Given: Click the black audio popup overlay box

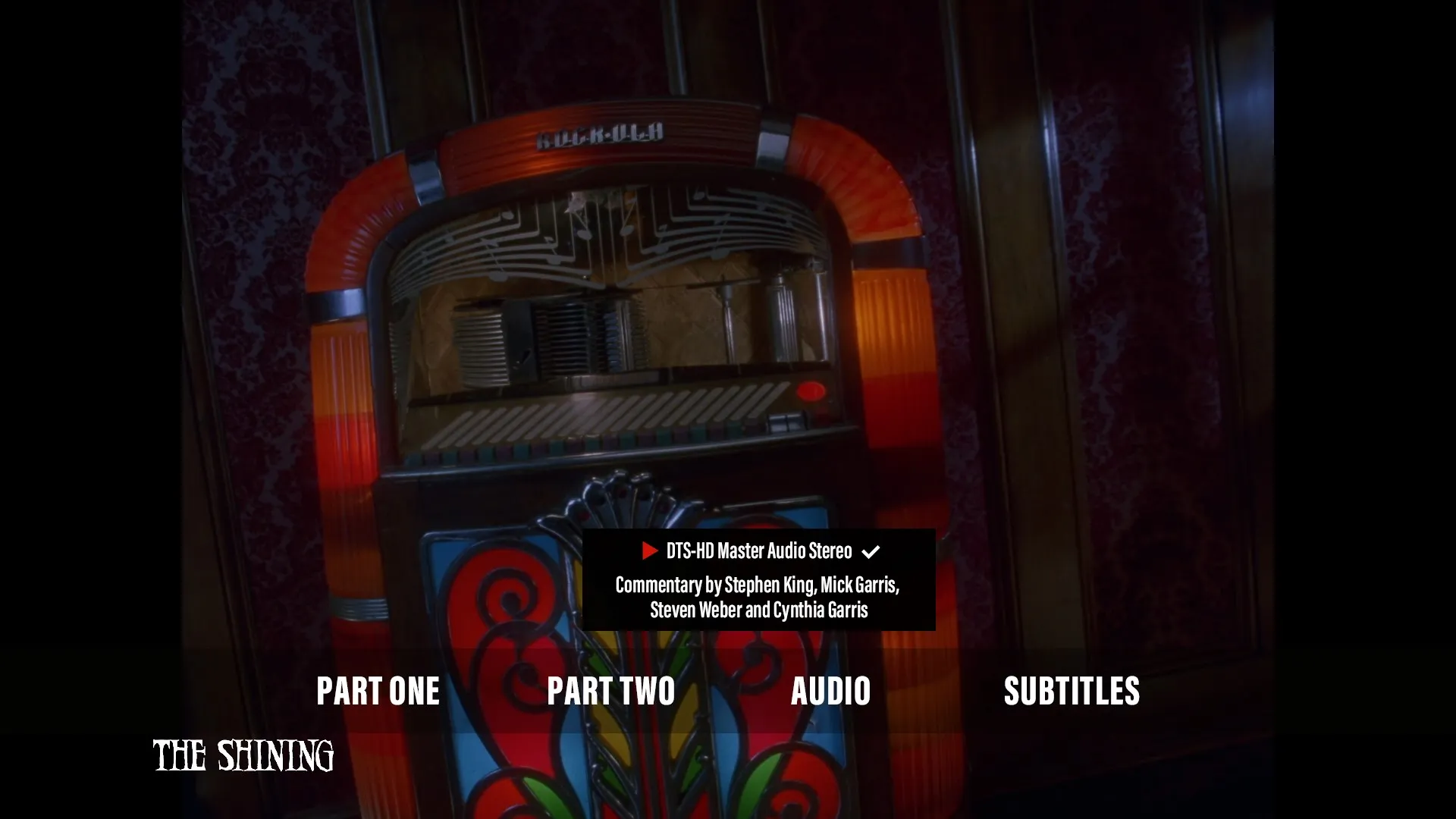Looking at the screenshot, I should coord(758,579).
